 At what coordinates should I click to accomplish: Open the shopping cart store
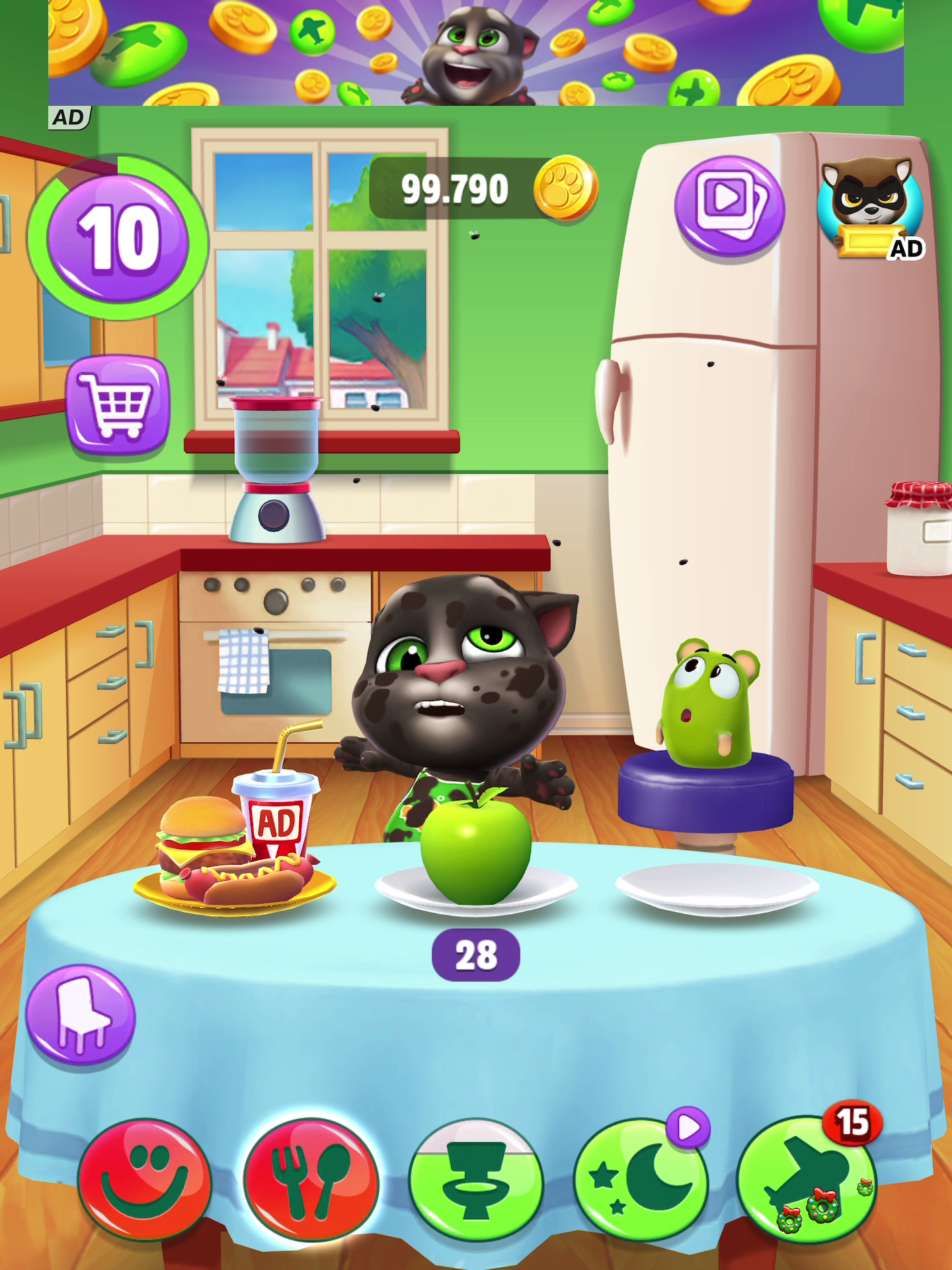pos(117,404)
